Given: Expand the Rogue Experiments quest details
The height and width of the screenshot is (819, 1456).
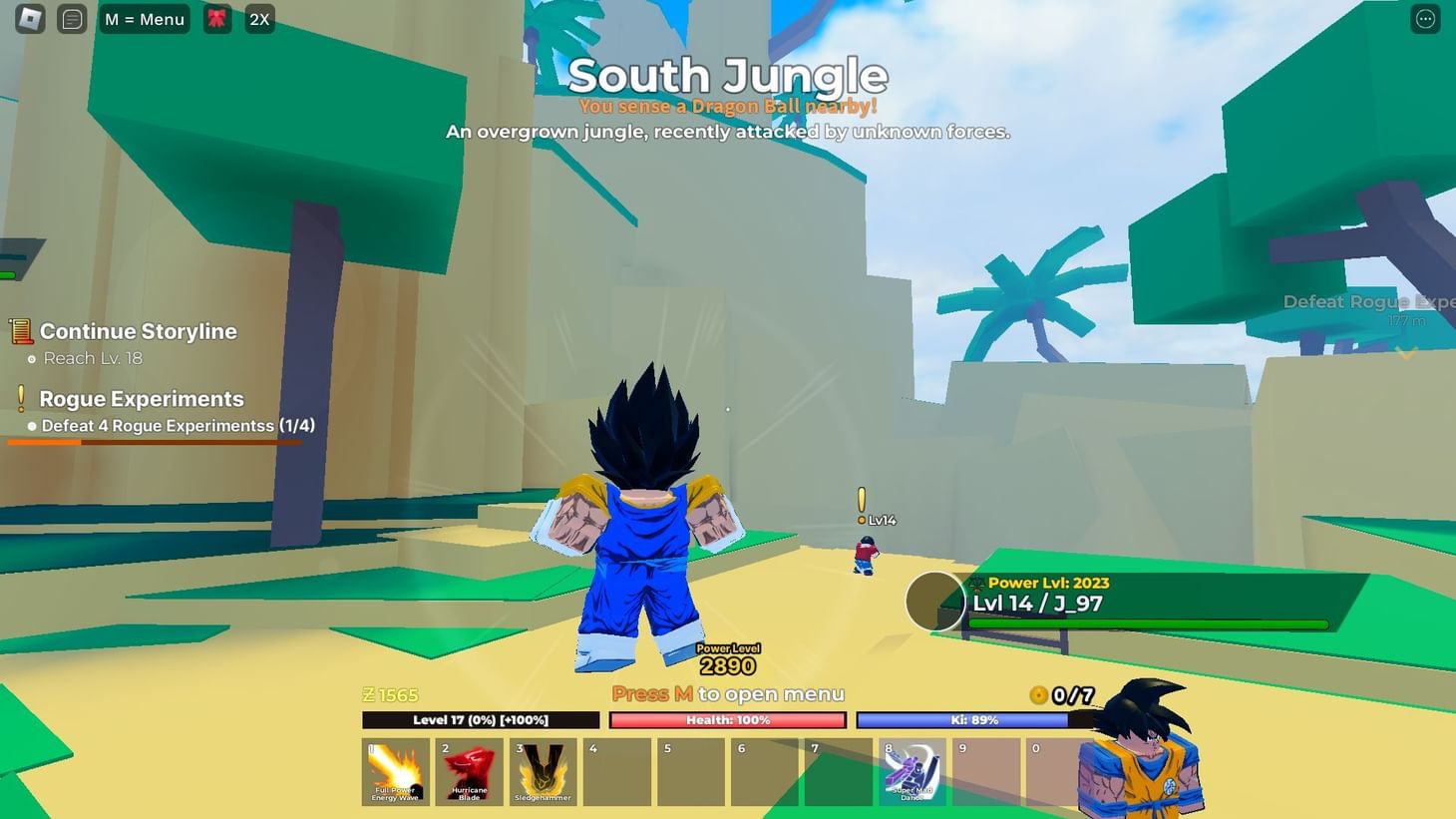Looking at the screenshot, I should 141,398.
